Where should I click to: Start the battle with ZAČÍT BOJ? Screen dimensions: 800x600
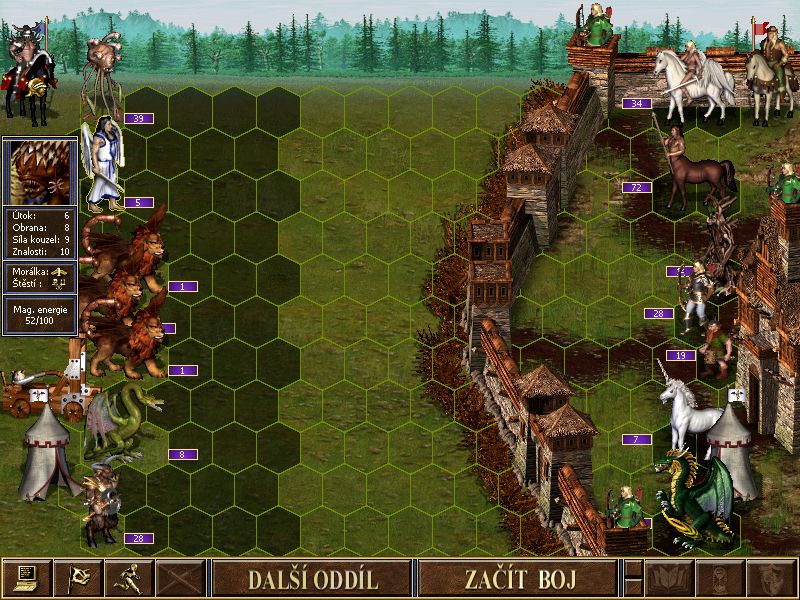tap(516, 578)
